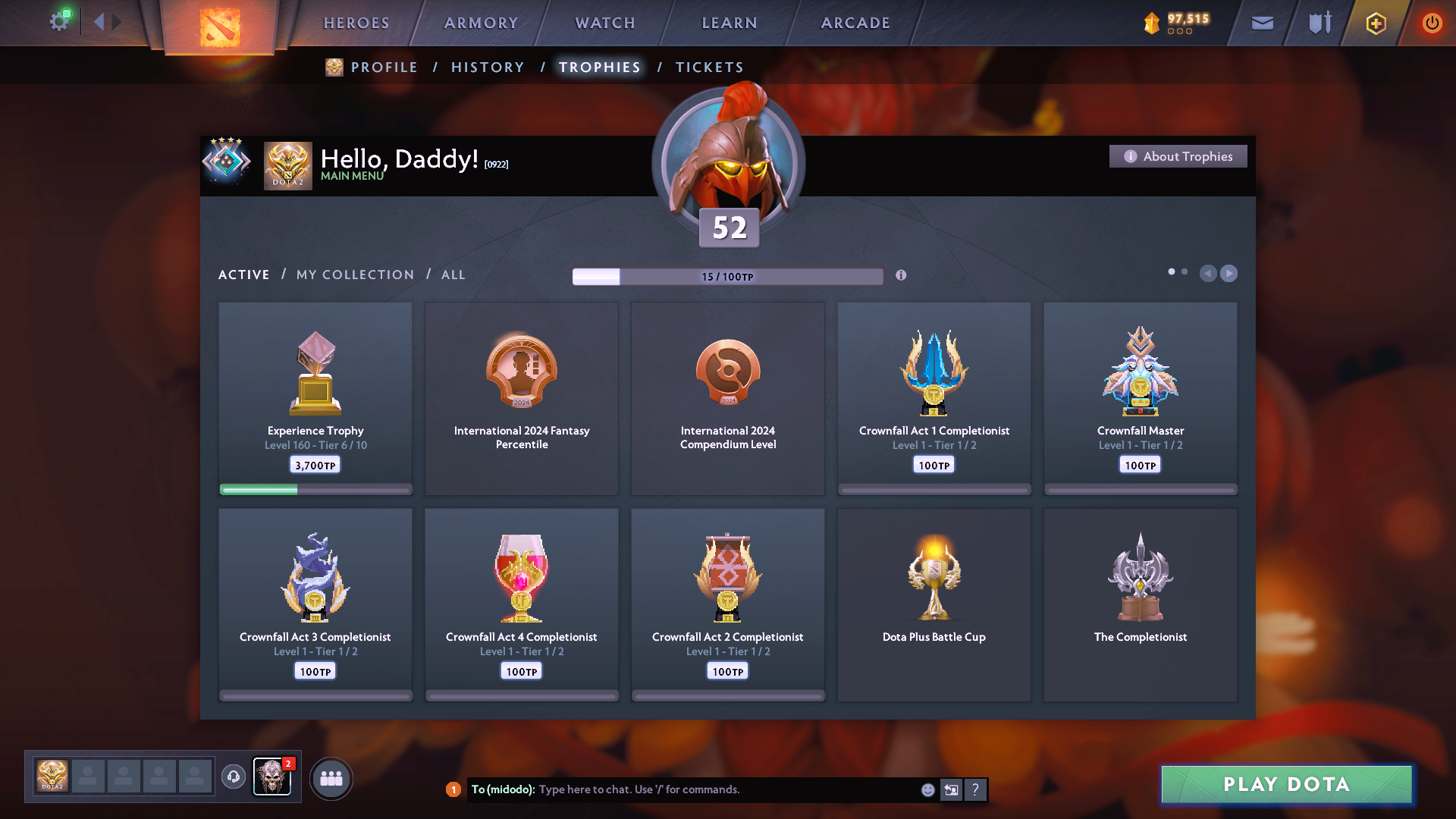Show All trophies filter
Viewport: 1456px width, 819px height.
[453, 275]
